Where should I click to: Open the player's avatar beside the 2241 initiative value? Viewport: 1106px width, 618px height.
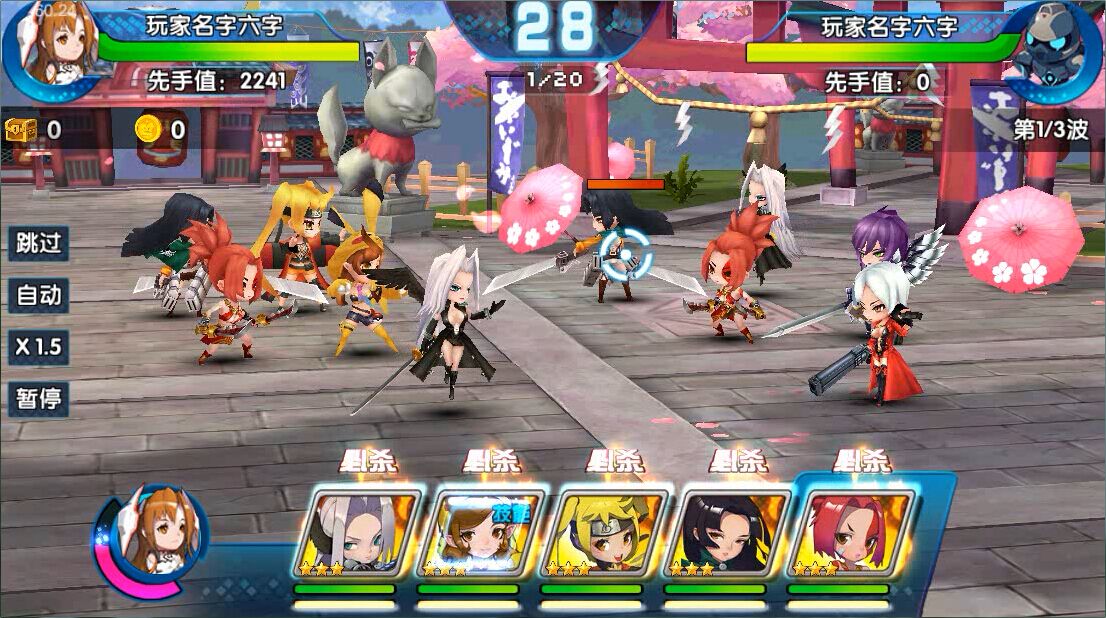pos(52,50)
